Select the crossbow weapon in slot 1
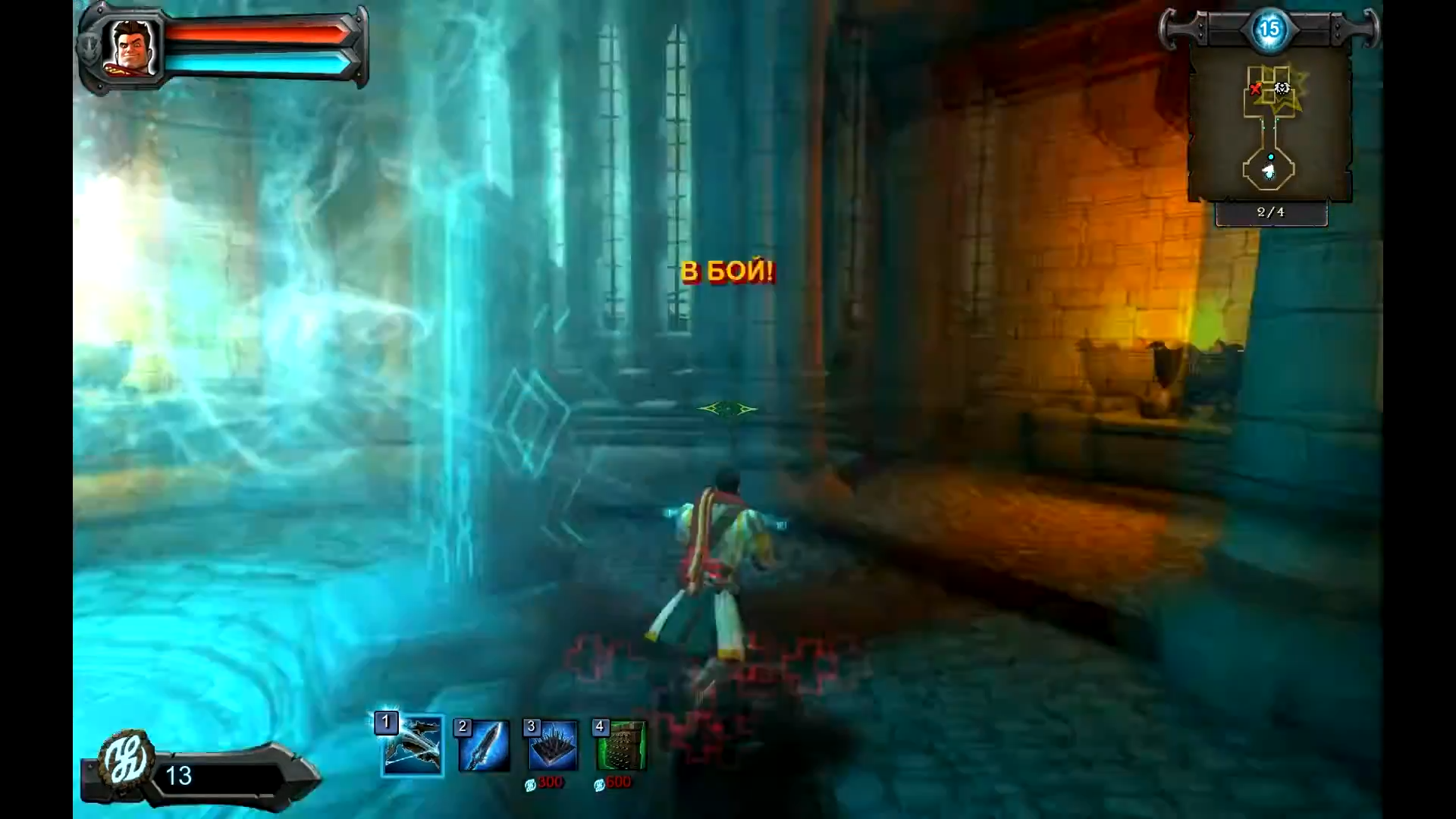This screenshot has height=819, width=1456. coord(413,745)
